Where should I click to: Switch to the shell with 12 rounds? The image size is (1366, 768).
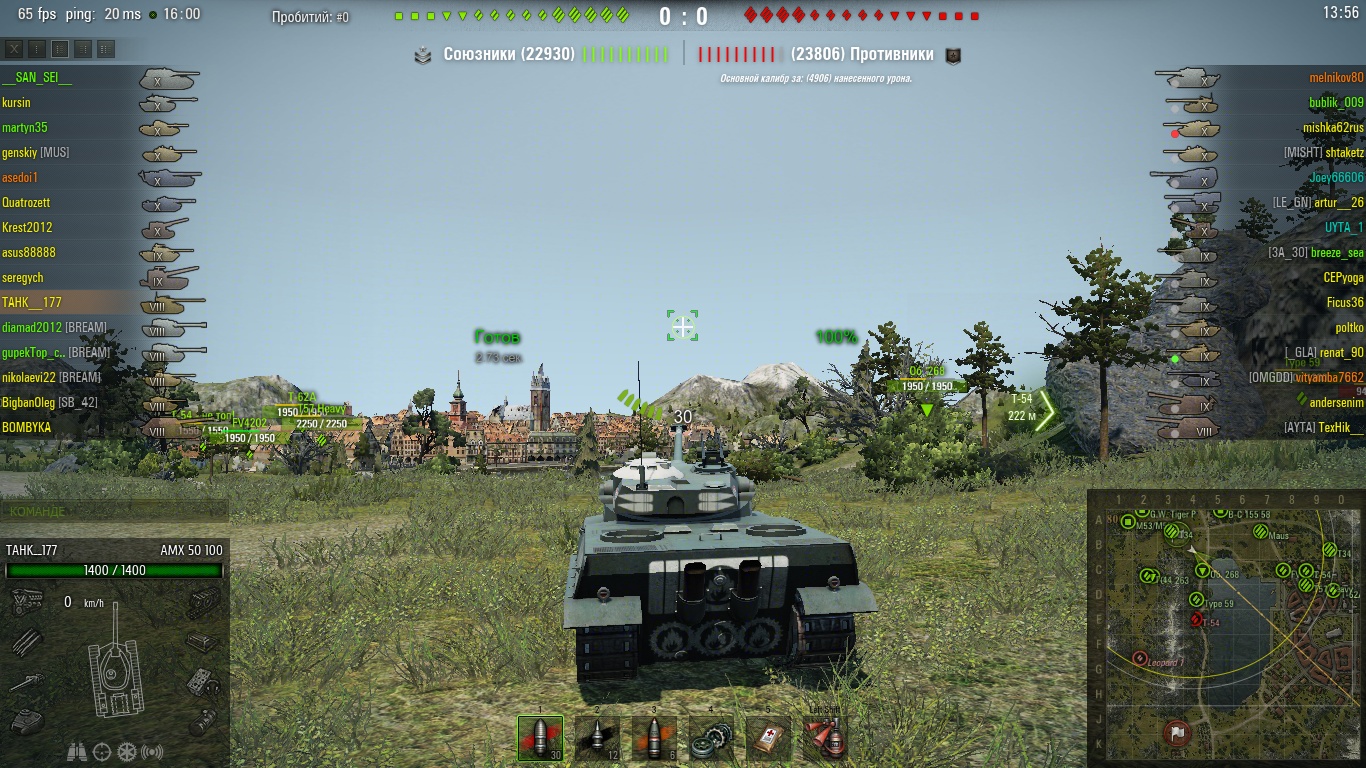597,740
